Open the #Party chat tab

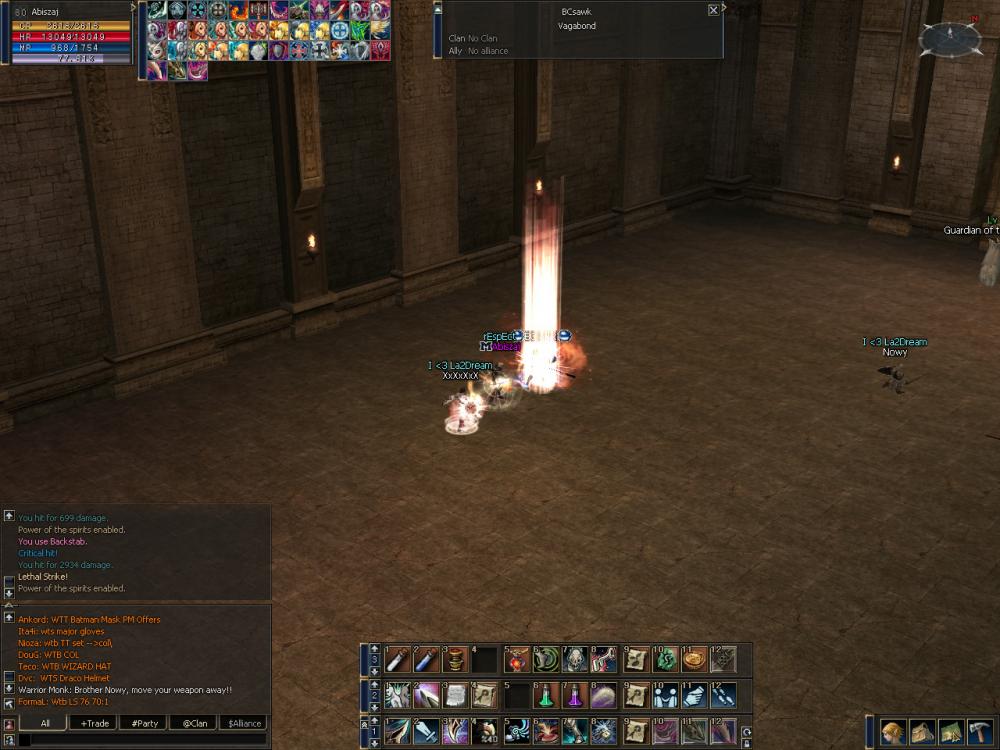pos(144,723)
